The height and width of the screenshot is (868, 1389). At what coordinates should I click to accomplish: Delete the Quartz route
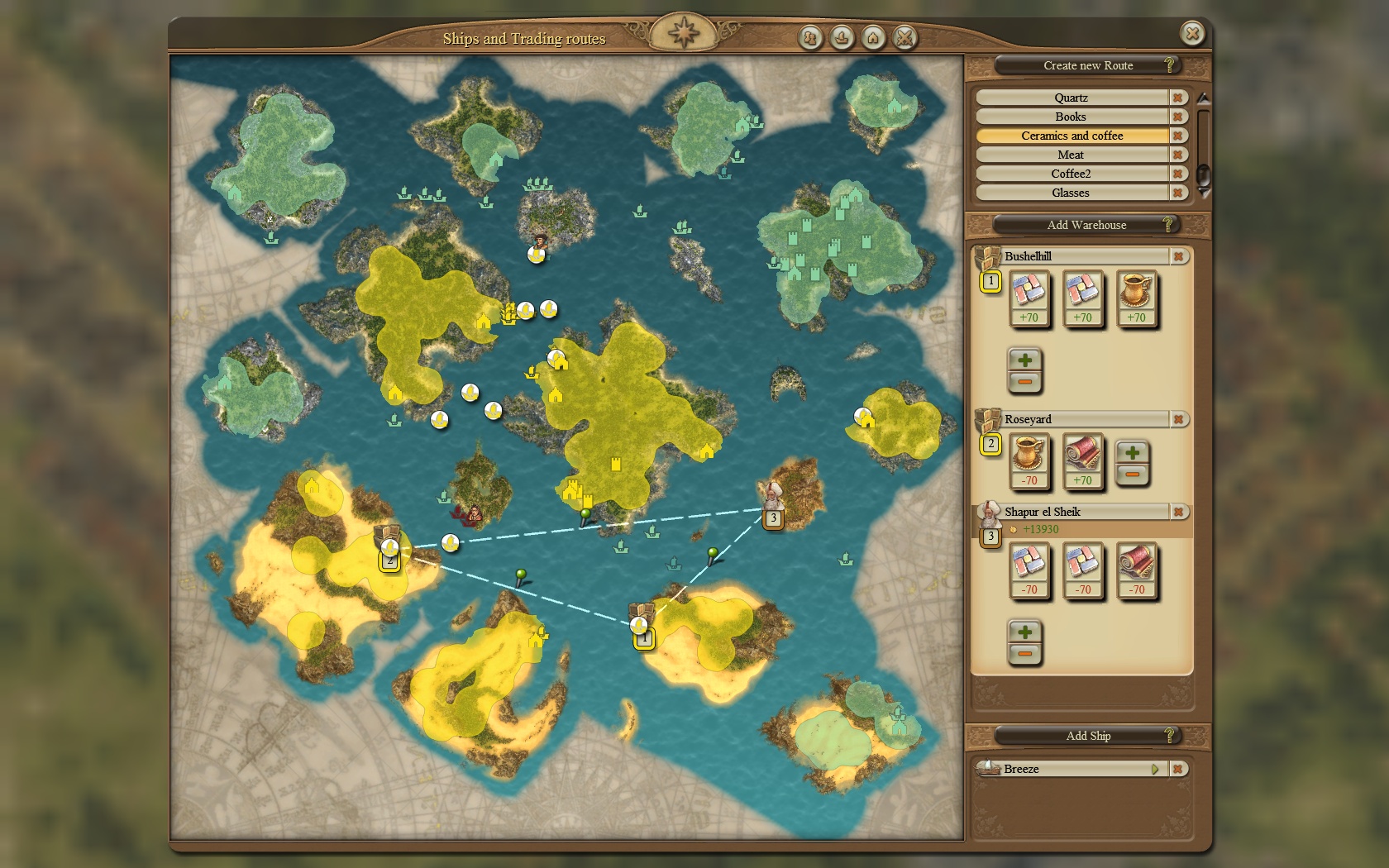[x=1178, y=98]
